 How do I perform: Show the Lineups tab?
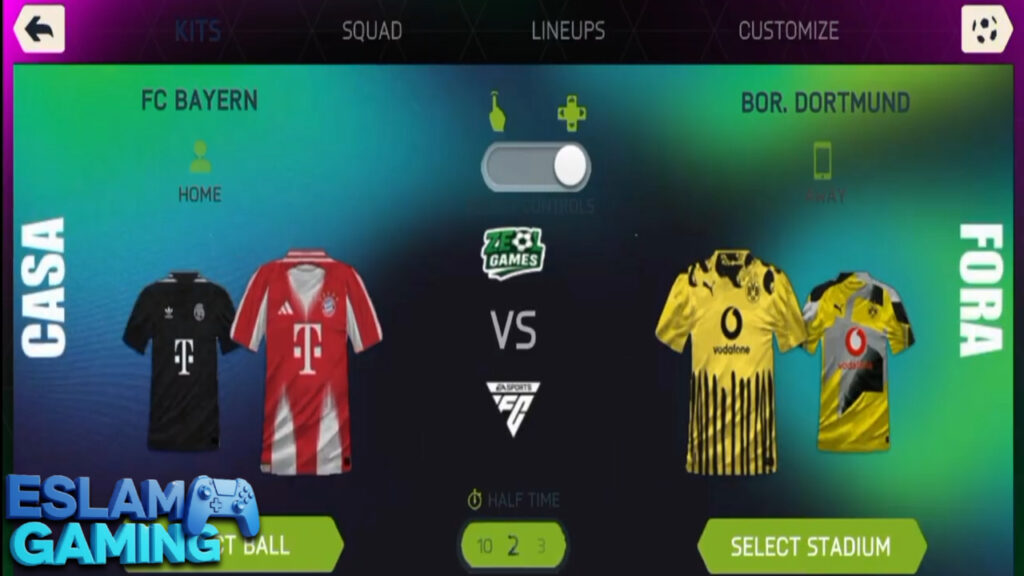(x=568, y=31)
